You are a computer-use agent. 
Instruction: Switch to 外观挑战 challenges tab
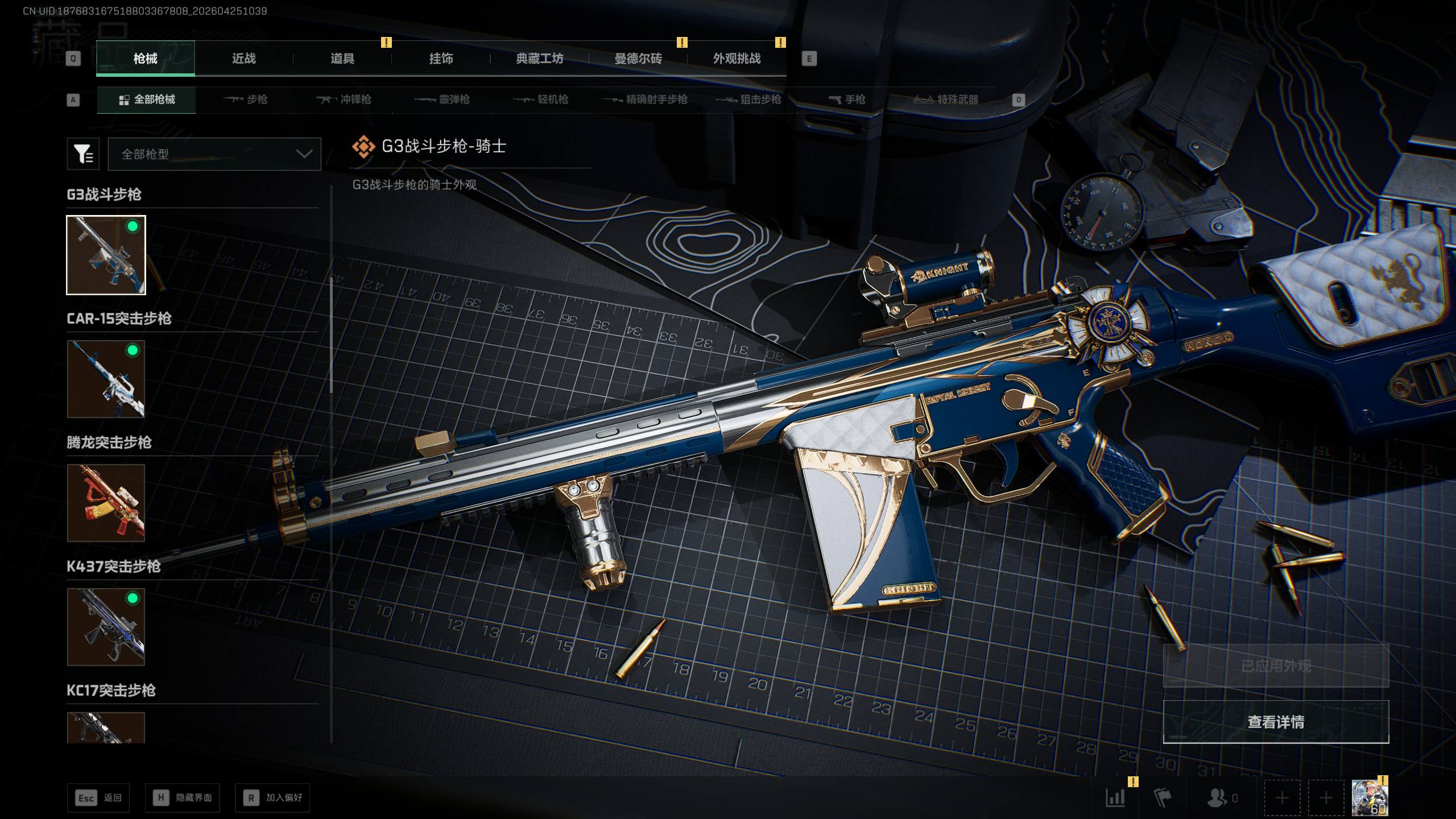pos(737,59)
